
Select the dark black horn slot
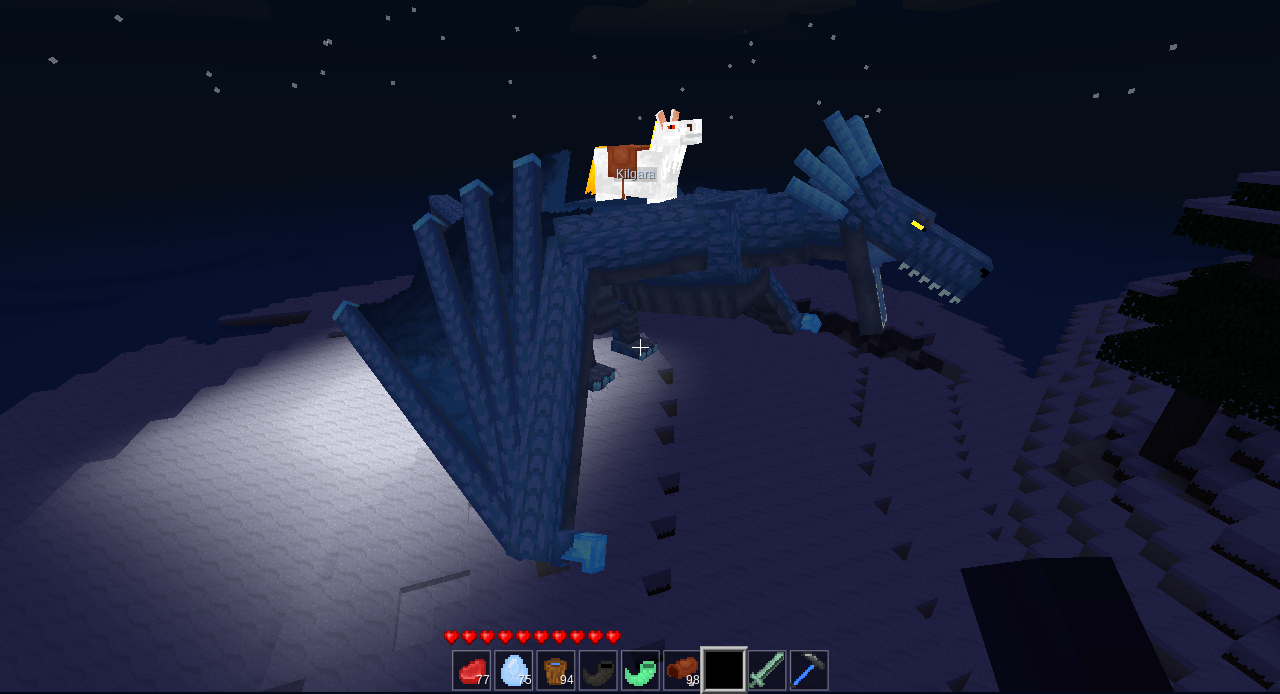597,670
